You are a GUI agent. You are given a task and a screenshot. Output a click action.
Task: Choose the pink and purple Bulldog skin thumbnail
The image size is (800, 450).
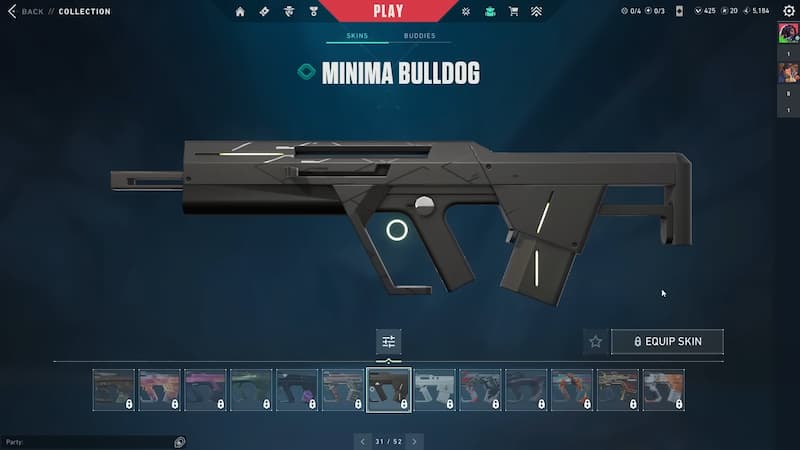coord(206,390)
